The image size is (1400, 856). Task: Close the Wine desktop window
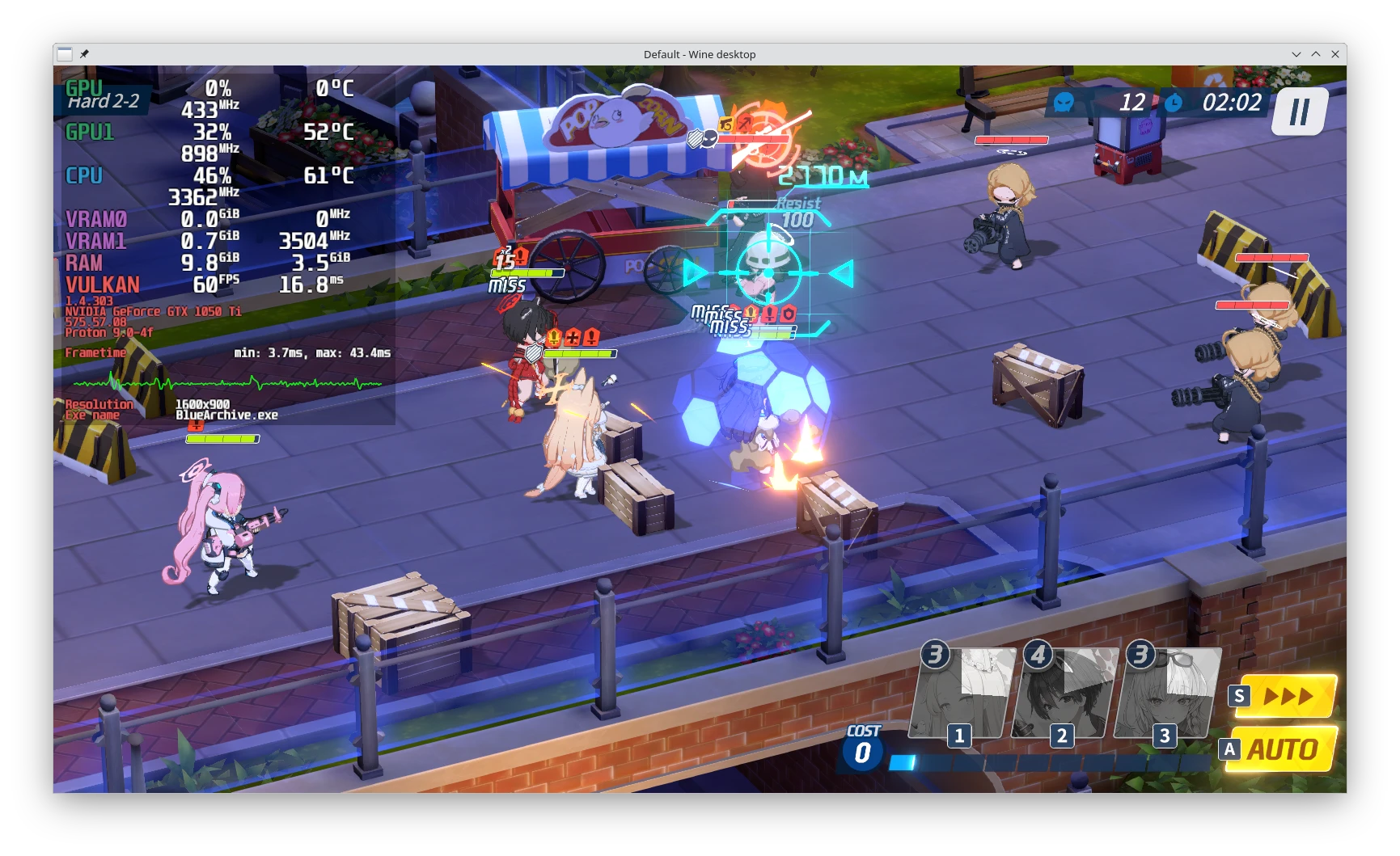pyautogui.click(x=1335, y=54)
